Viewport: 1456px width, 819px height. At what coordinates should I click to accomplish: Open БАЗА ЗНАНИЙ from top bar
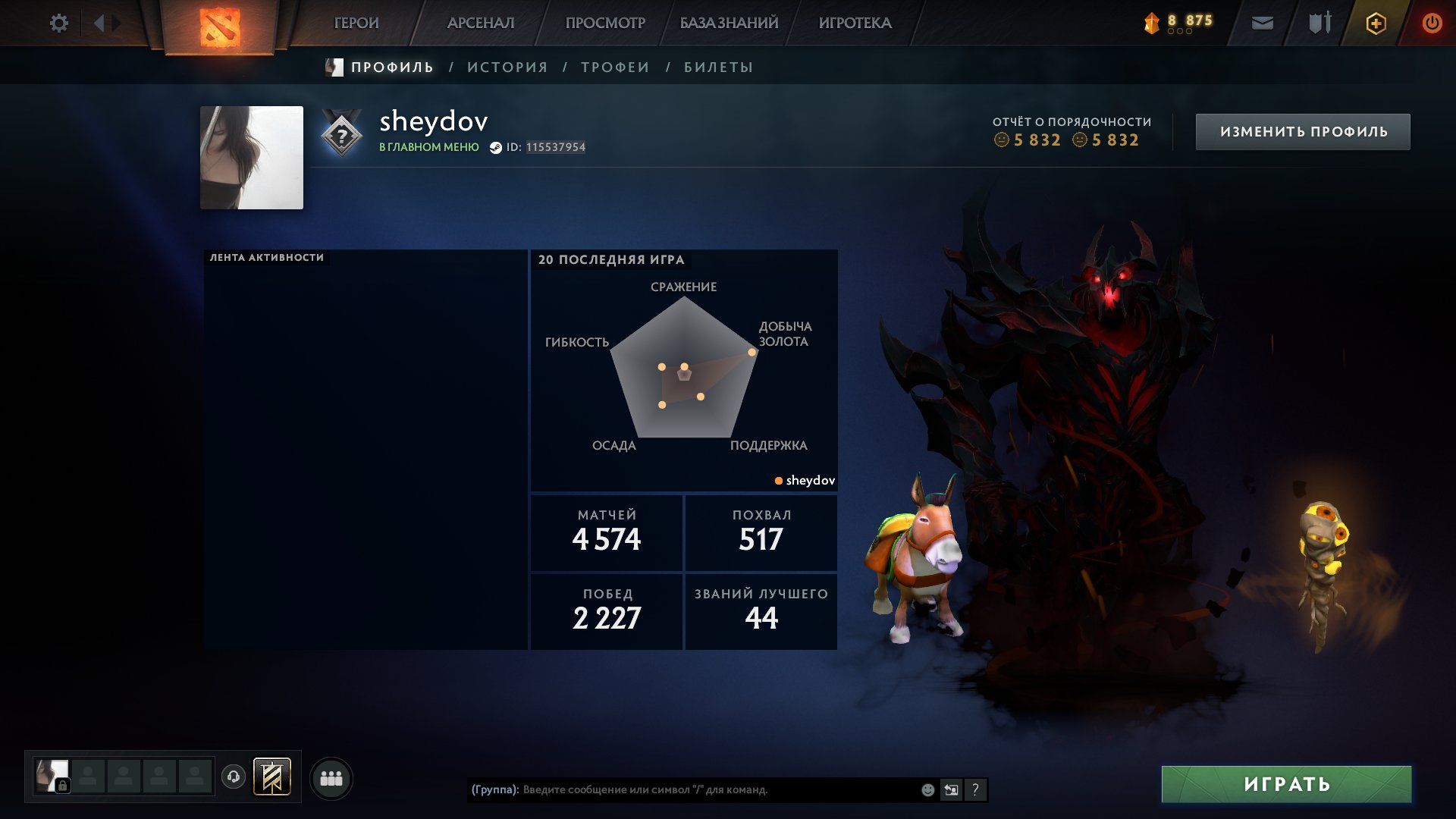coord(729,24)
